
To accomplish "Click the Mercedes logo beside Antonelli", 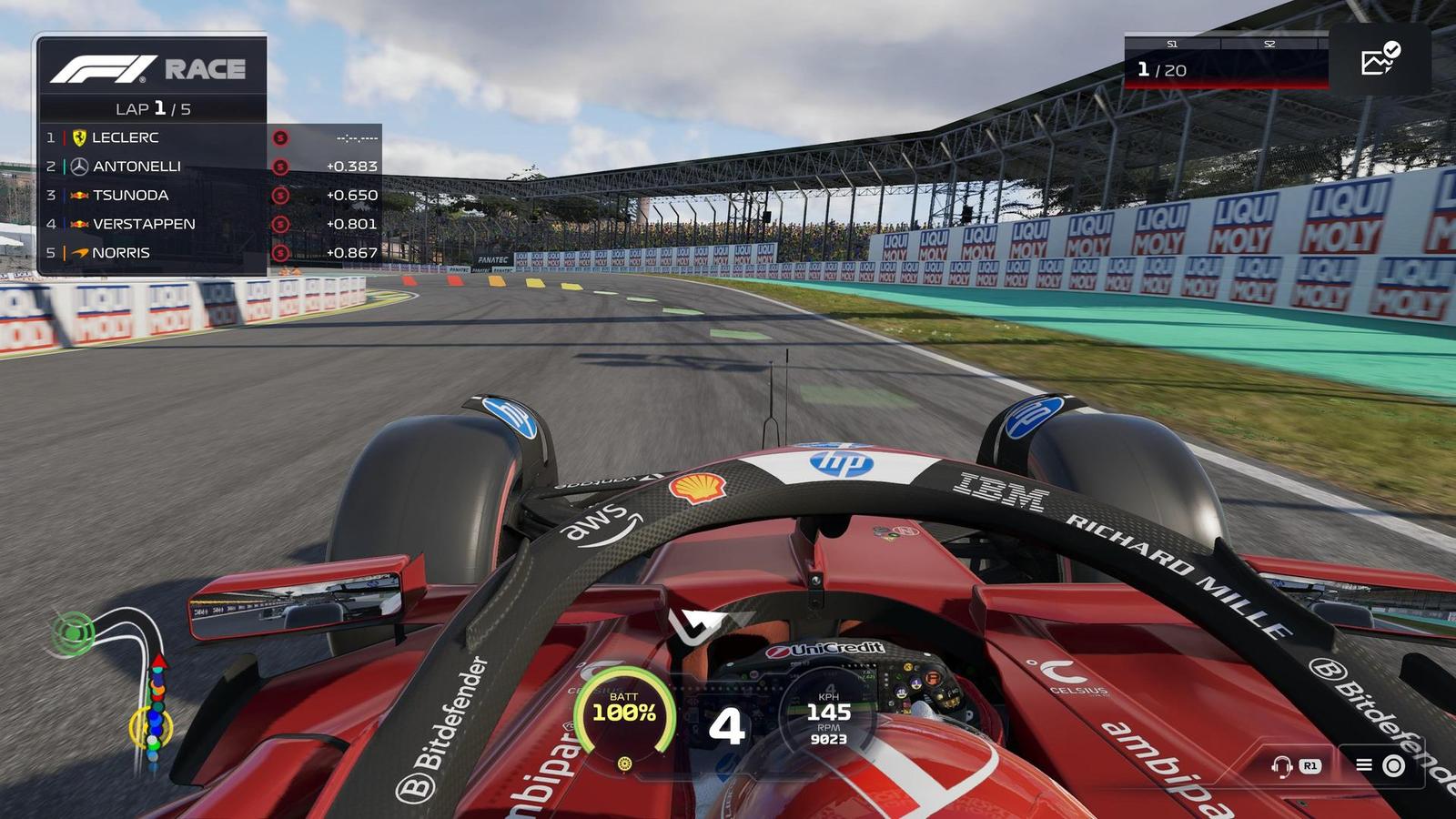I will click(x=81, y=166).
